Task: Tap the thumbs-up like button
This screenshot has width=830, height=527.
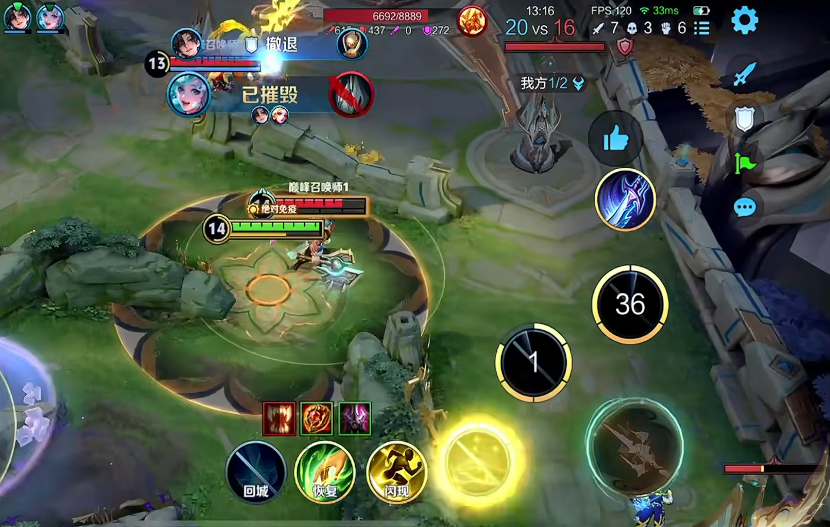Action: (615, 139)
